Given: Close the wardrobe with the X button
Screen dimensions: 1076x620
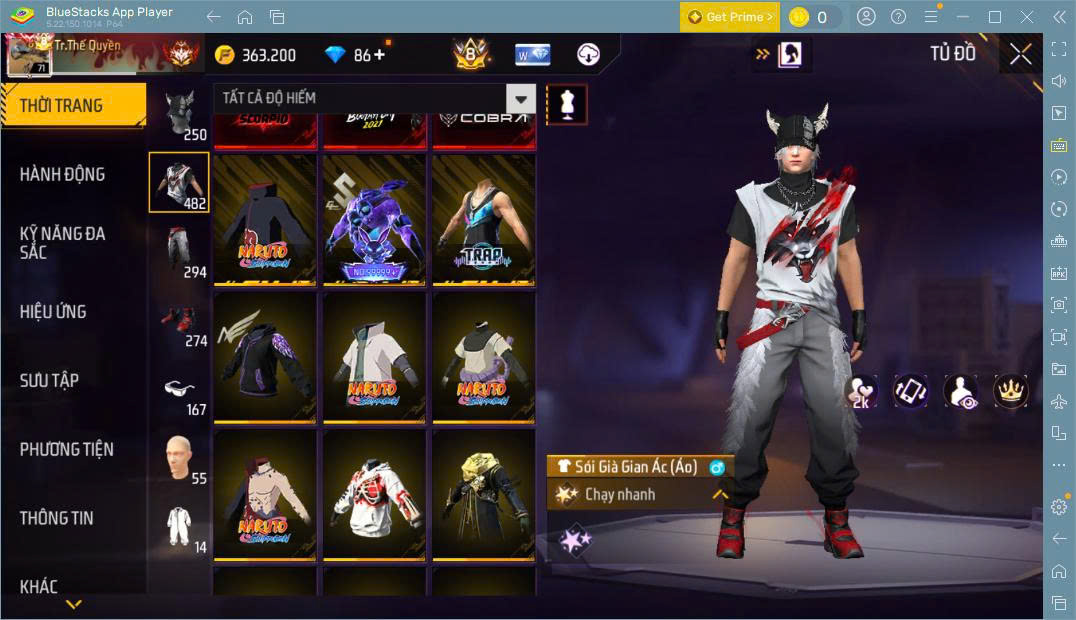Looking at the screenshot, I should click(1020, 54).
